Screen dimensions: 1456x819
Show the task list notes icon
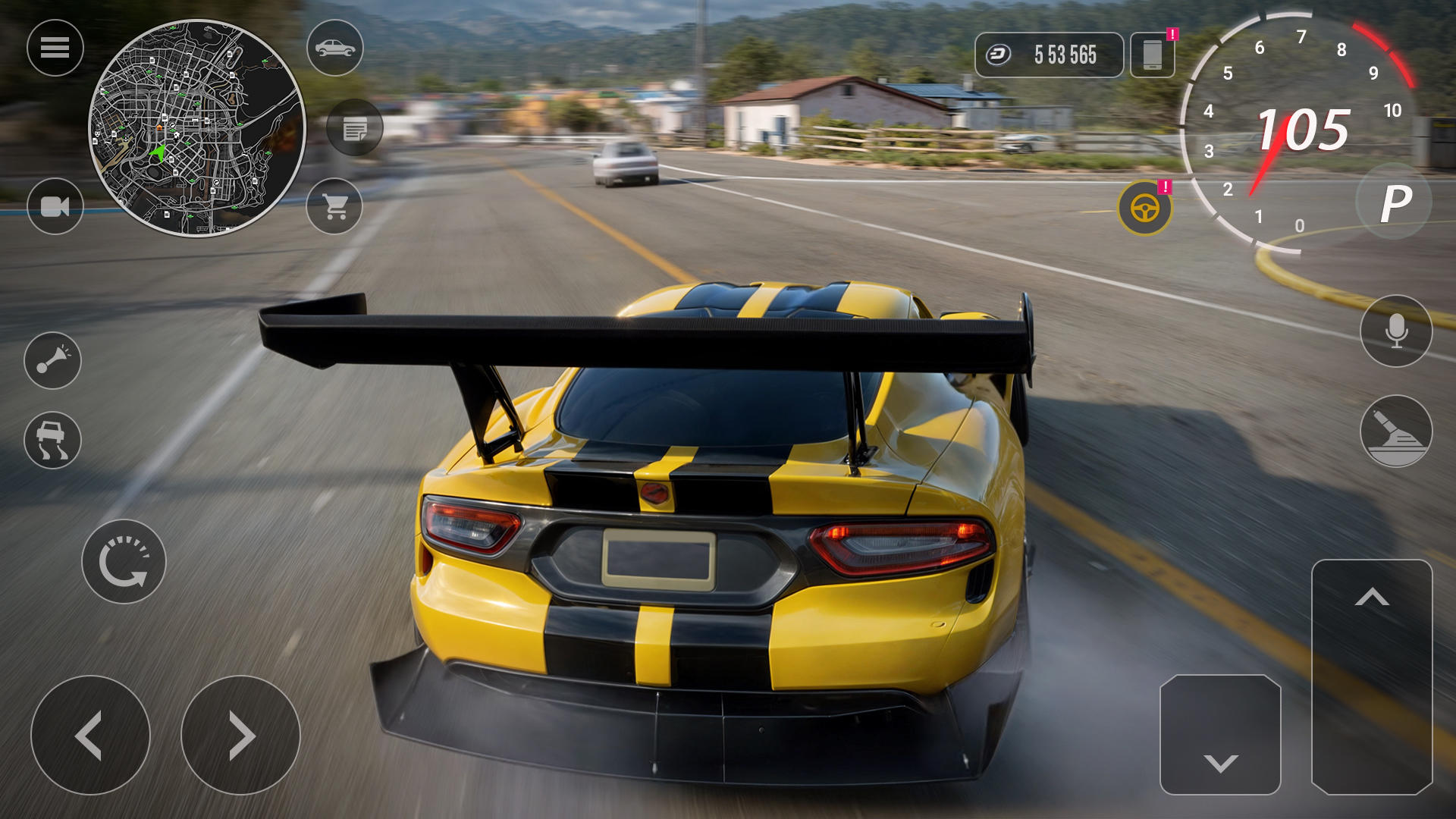coord(354,127)
